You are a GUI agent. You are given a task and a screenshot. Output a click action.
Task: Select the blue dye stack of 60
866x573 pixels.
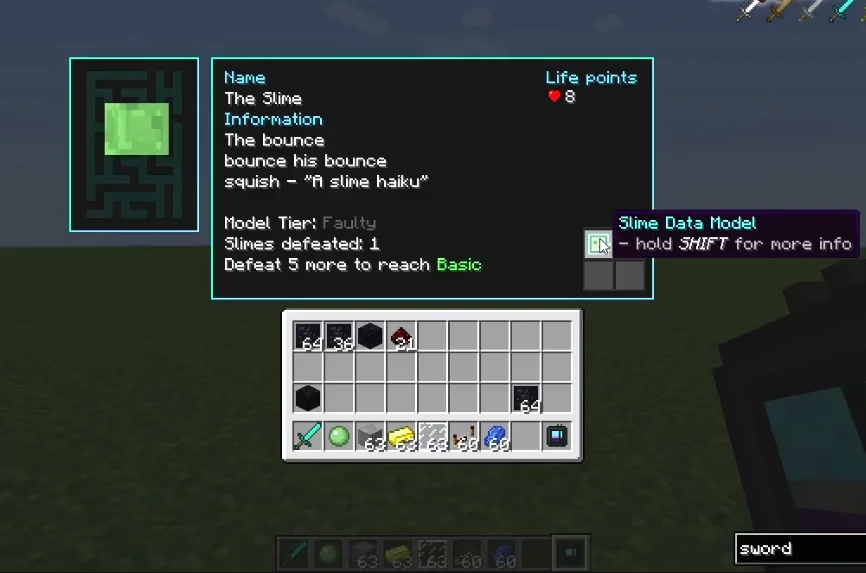[494, 436]
